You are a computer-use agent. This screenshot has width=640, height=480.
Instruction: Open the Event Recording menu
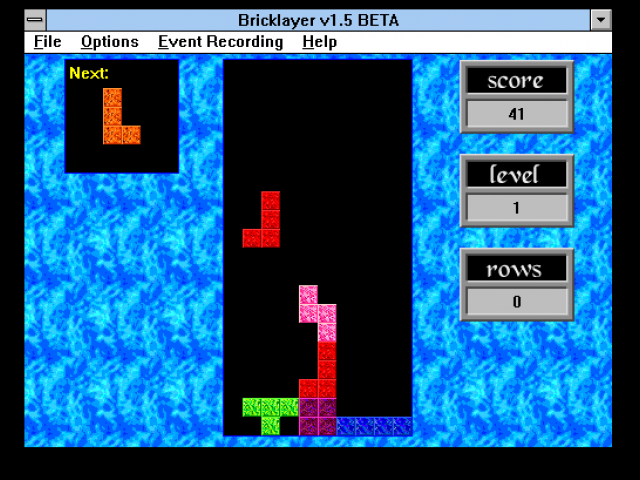point(220,42)
